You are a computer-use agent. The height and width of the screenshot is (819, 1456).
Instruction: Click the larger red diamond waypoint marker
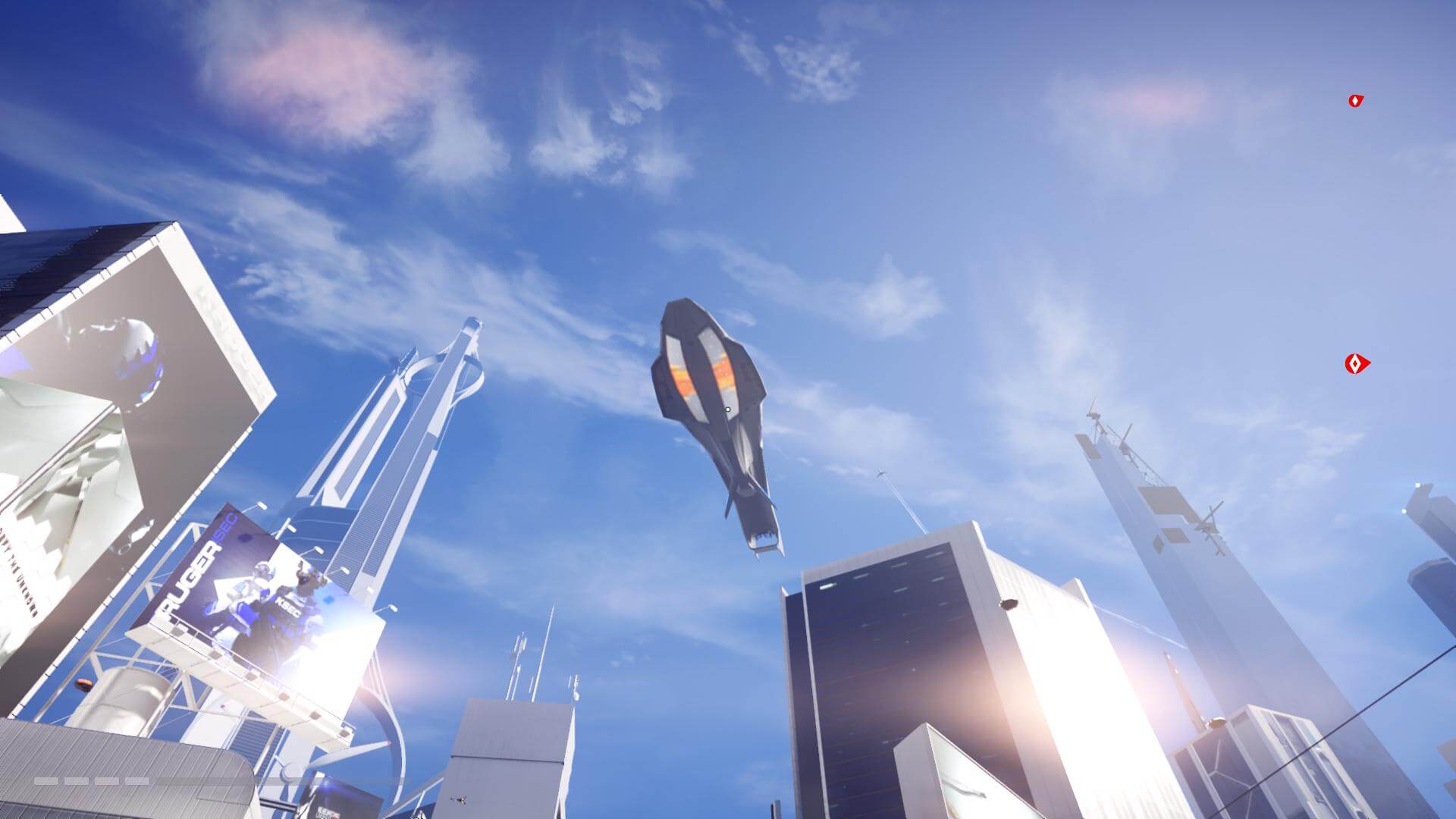(1357, 365)
